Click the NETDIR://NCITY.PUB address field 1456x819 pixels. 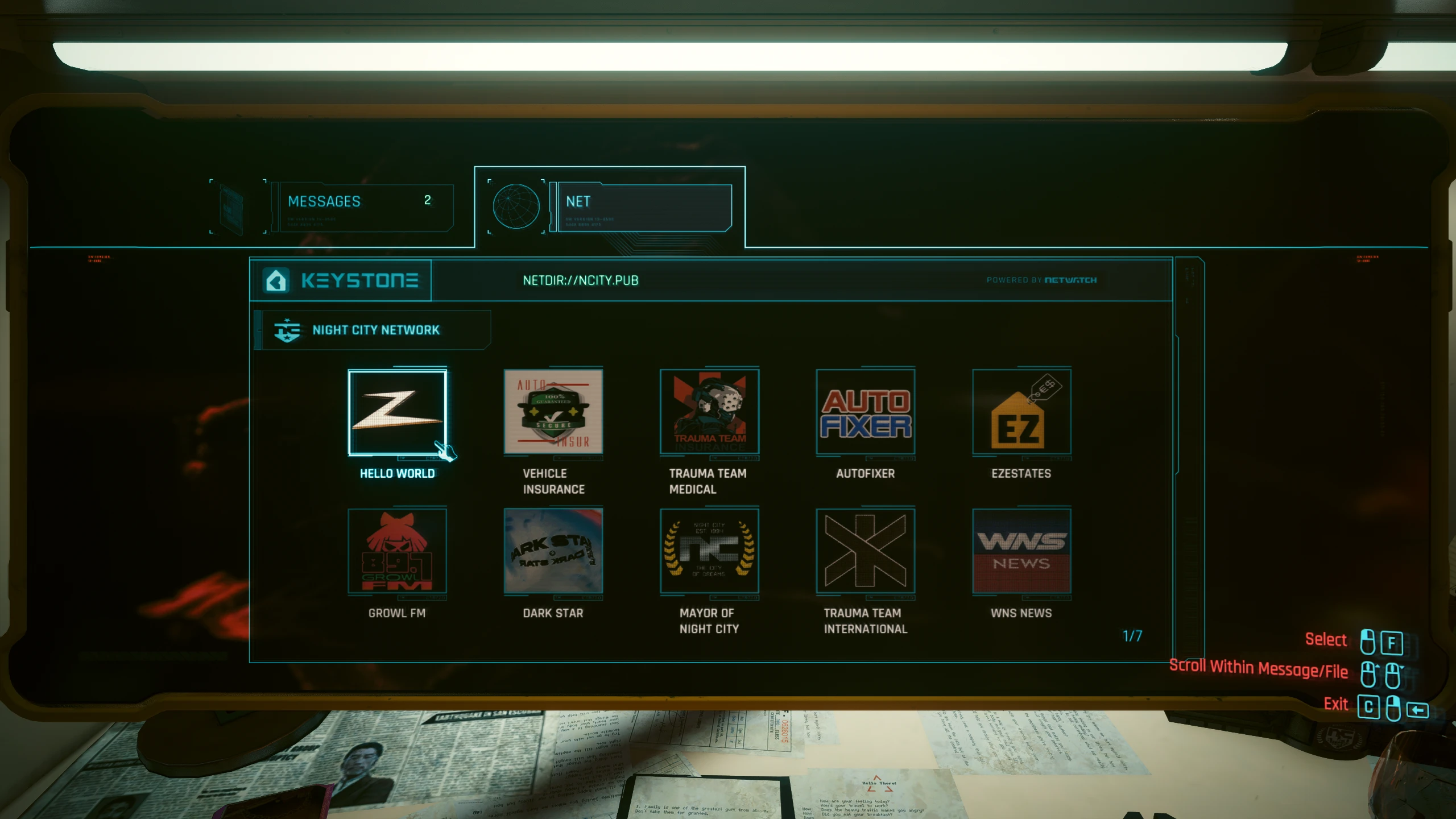coord(581,280)
